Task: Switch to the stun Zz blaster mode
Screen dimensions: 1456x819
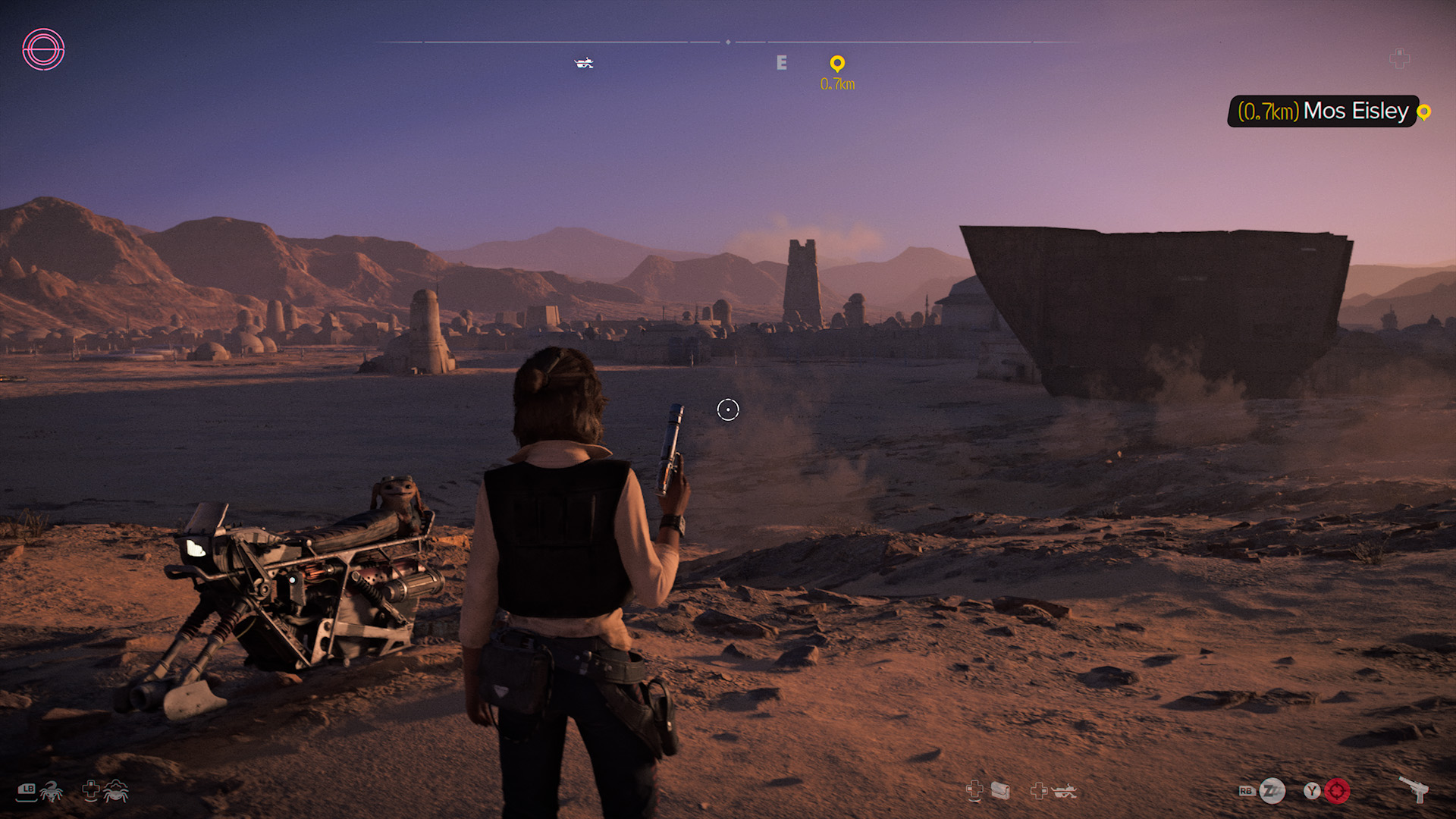Action: pyautogui.click(x=1272, y=791)
